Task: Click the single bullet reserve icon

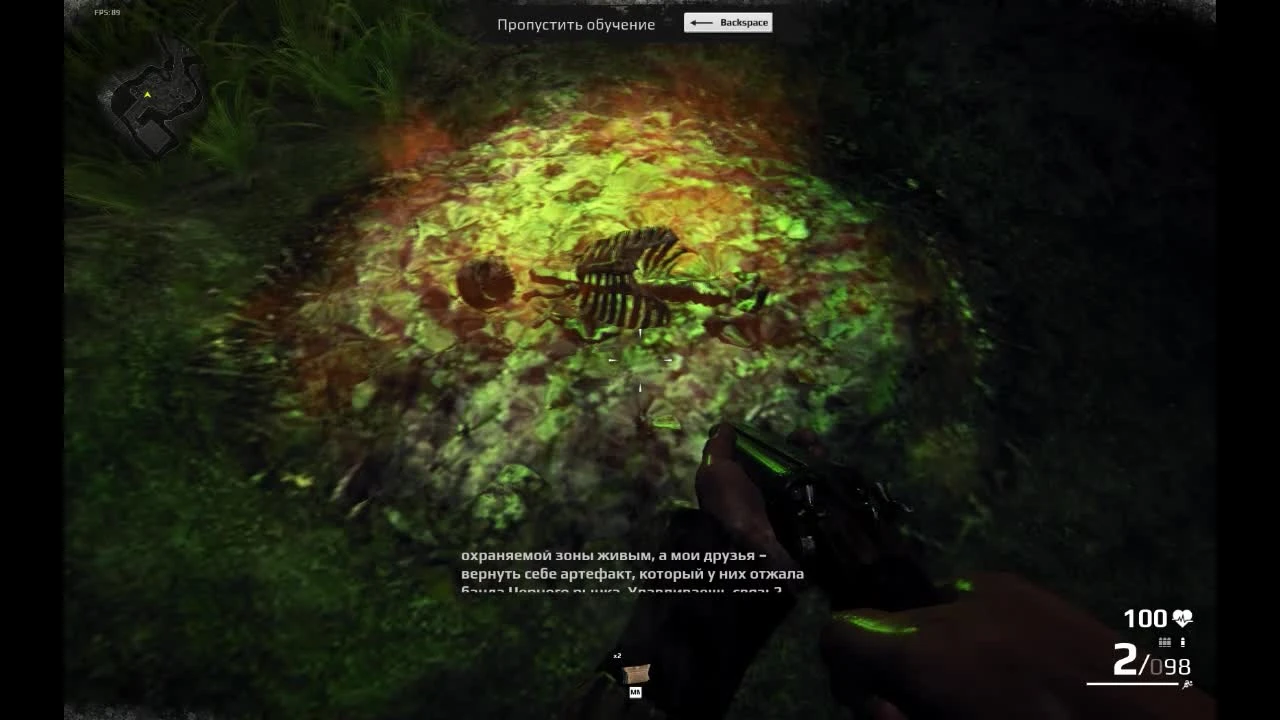Action: (x=1183, y=641)
